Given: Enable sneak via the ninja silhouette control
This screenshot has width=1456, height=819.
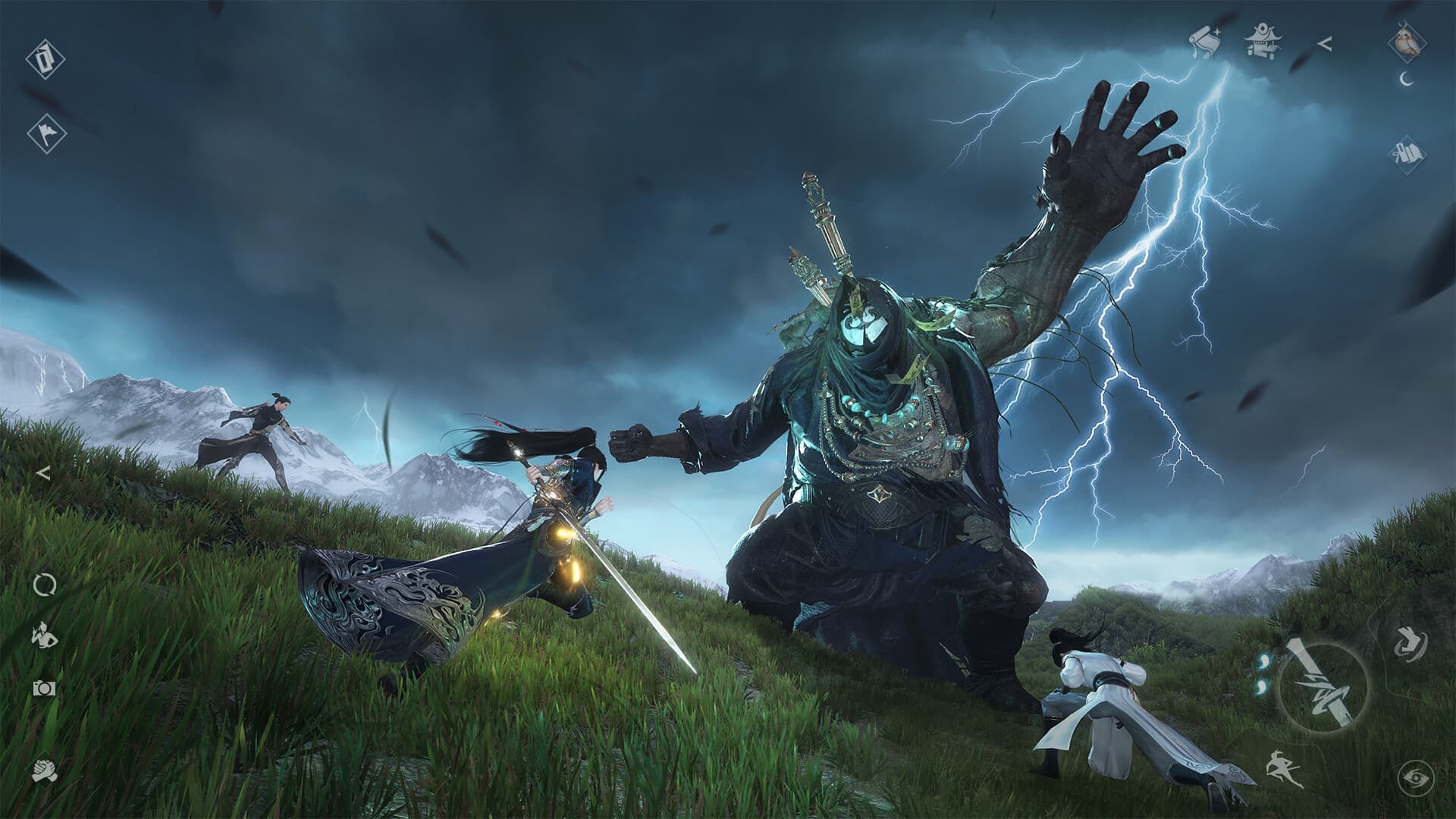Looking at the screenshot, I should [x=1283, y=768].
